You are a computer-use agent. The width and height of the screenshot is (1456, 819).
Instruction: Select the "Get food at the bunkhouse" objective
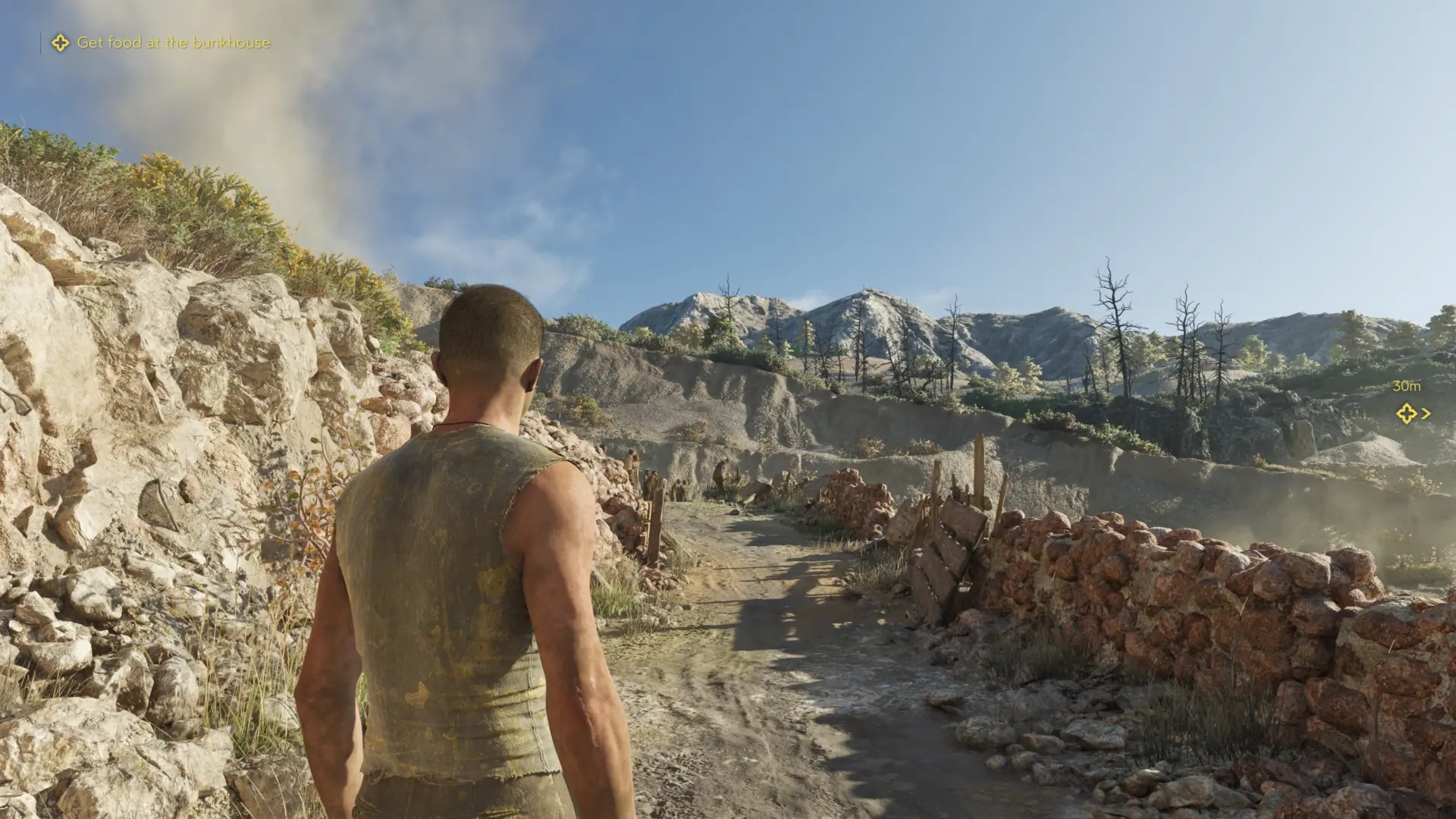(173, 42)
